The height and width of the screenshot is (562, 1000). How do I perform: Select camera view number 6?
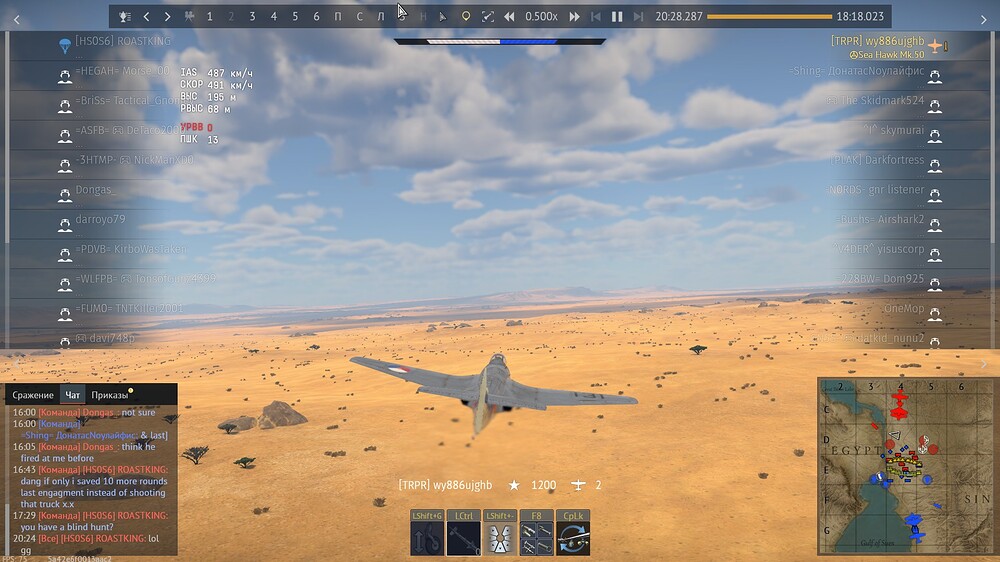click(316, 17)
